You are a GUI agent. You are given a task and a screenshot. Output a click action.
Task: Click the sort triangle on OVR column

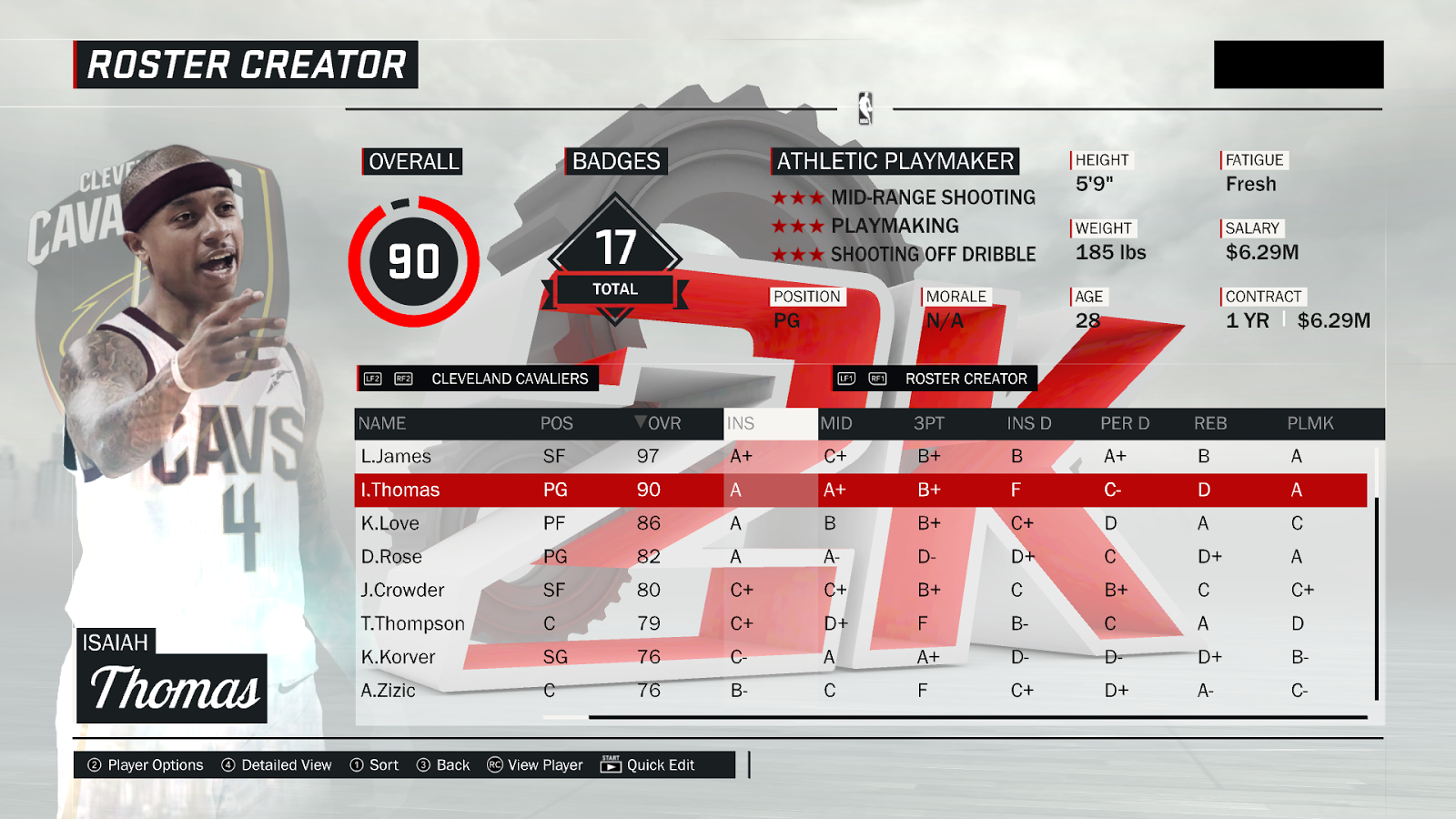coord(642,423)
